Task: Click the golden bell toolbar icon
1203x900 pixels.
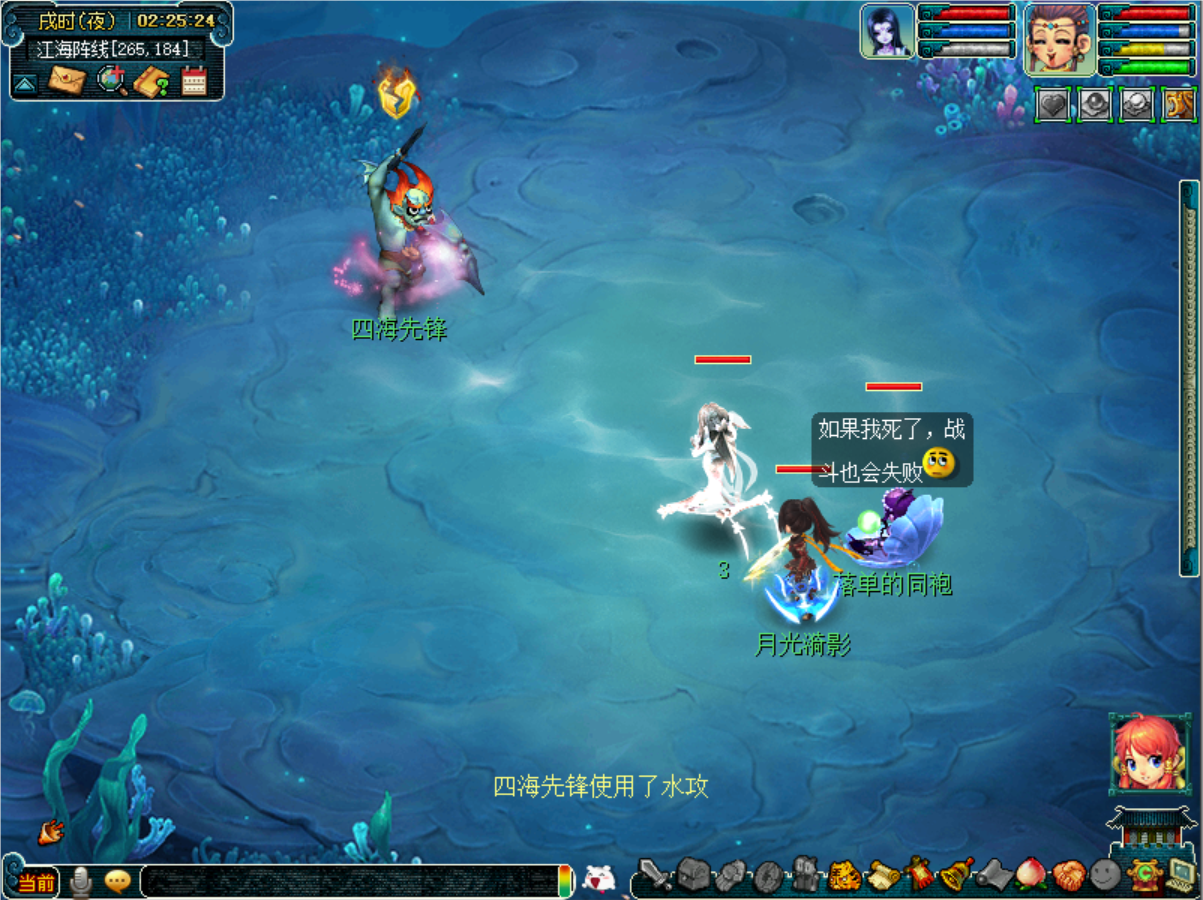Action: click(x=957, y=875)
